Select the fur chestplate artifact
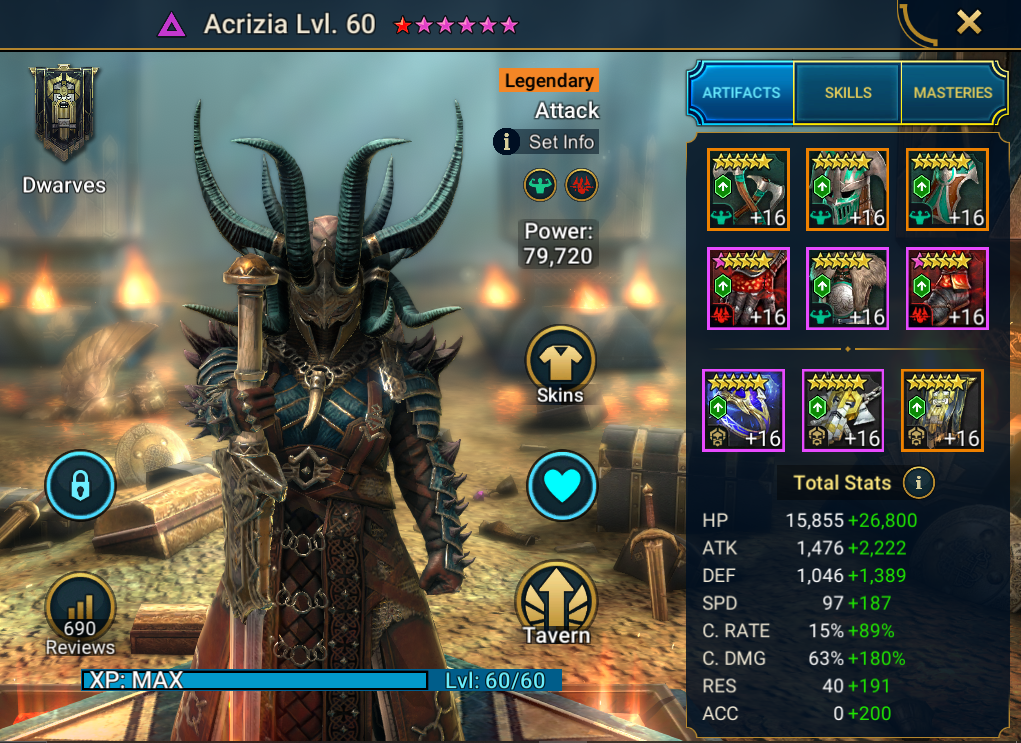The height and width of the screenshot is (743, 1021). (847, 288)
